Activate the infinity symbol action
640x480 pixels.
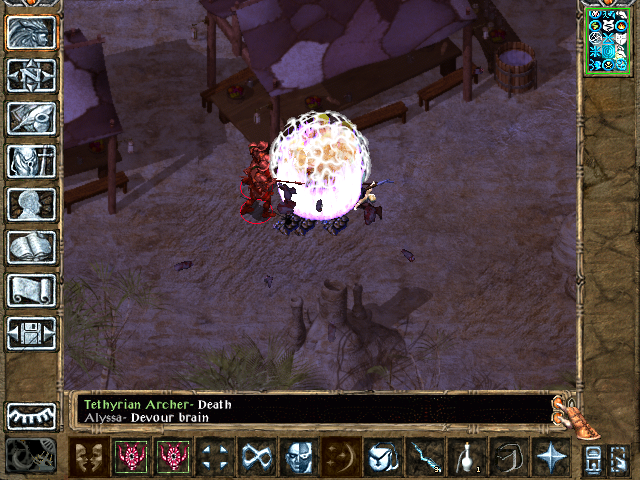(x=254, y=457)
